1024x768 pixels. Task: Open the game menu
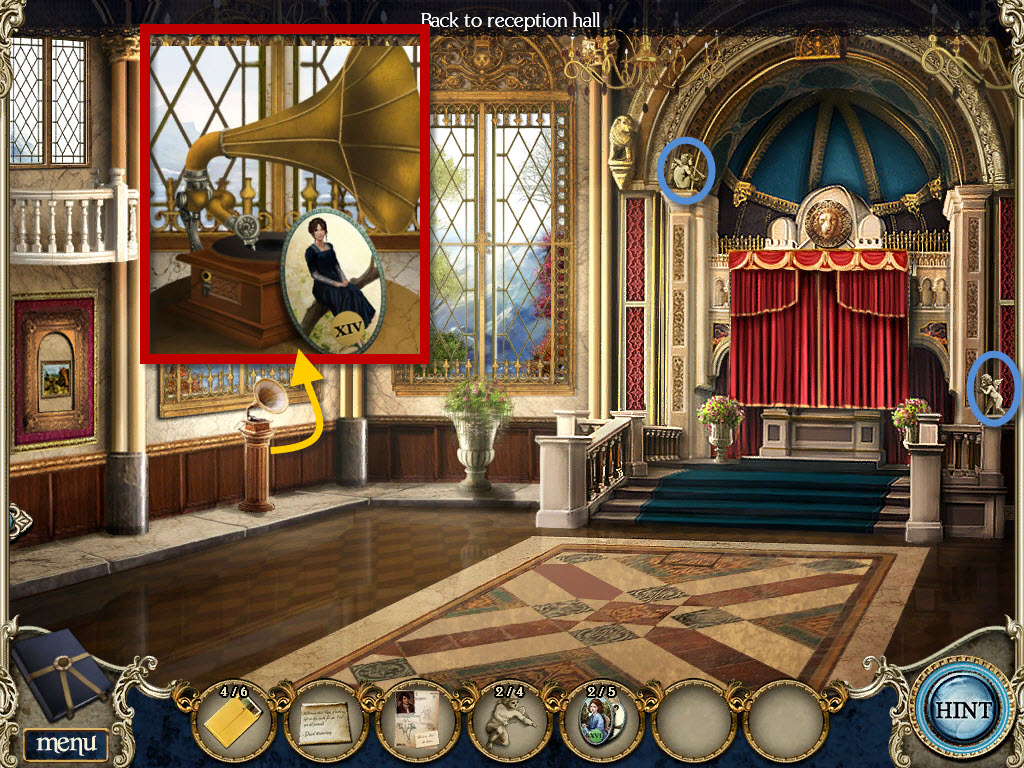click(x=66, y=743)
